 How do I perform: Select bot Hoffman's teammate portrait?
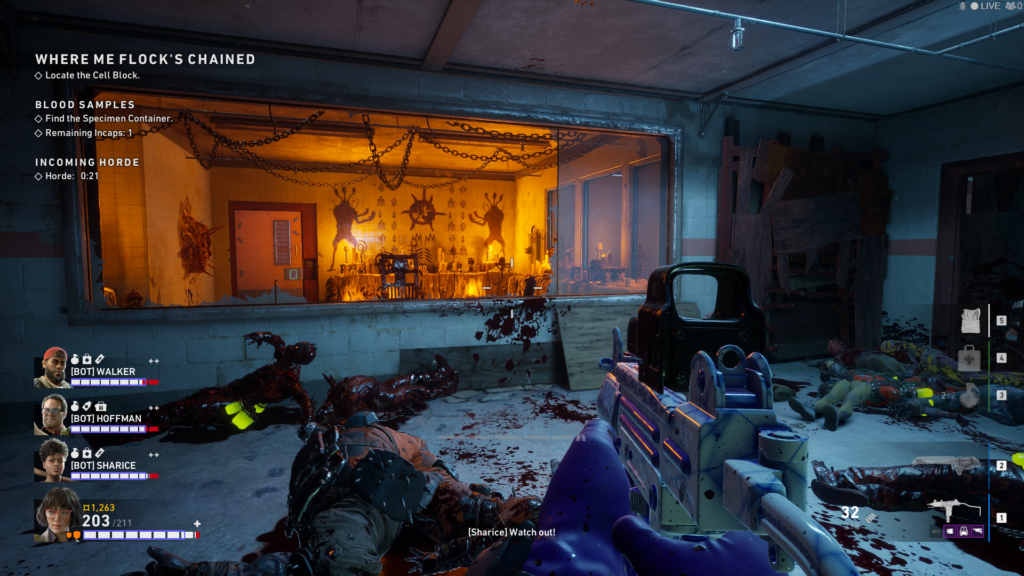click(53, 413)
